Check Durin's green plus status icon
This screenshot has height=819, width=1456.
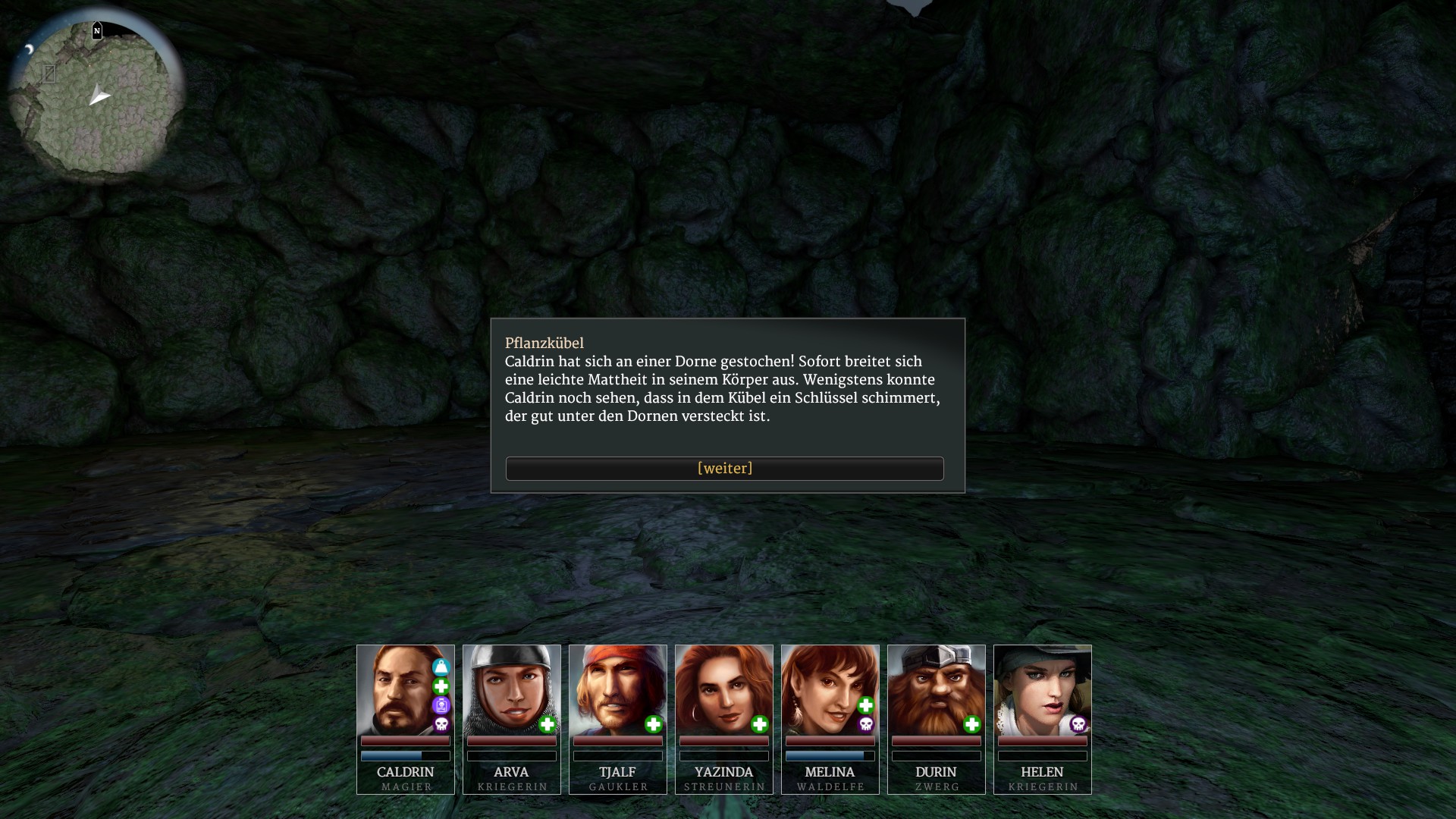pos(972,725)
